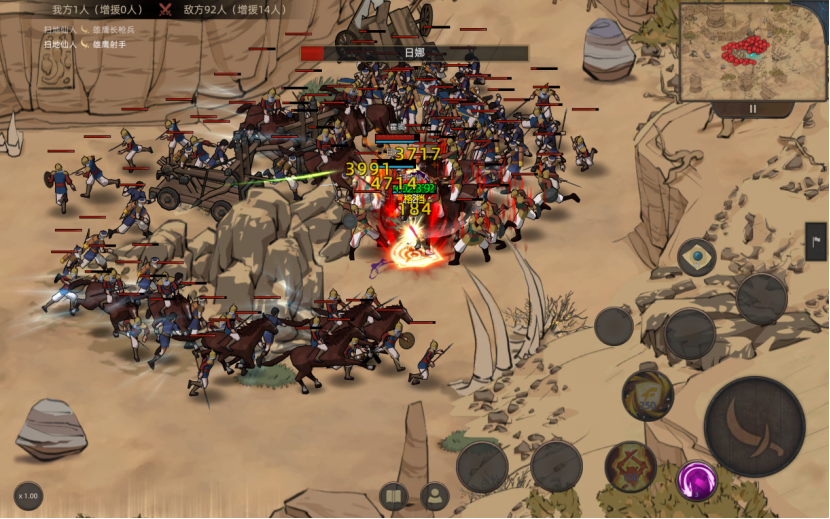
Task: Click the white flag side tab
Action: [816, 241]
